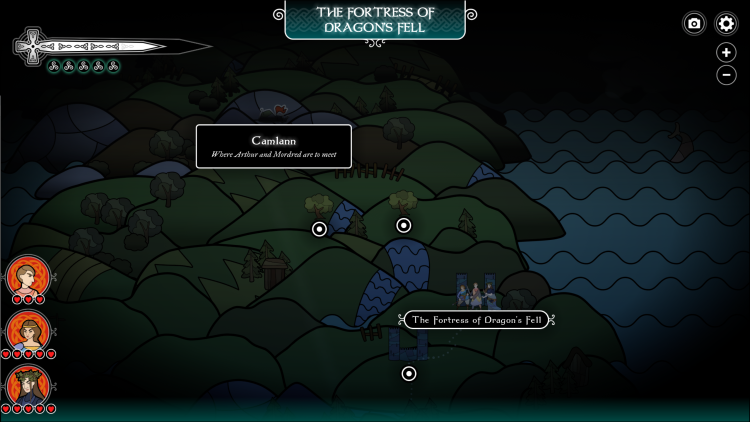Click the Fortress of Dragon's Fell location label
Image resolution: width=750 pixels, height=422 pixels.
click(x=475, y=320)
